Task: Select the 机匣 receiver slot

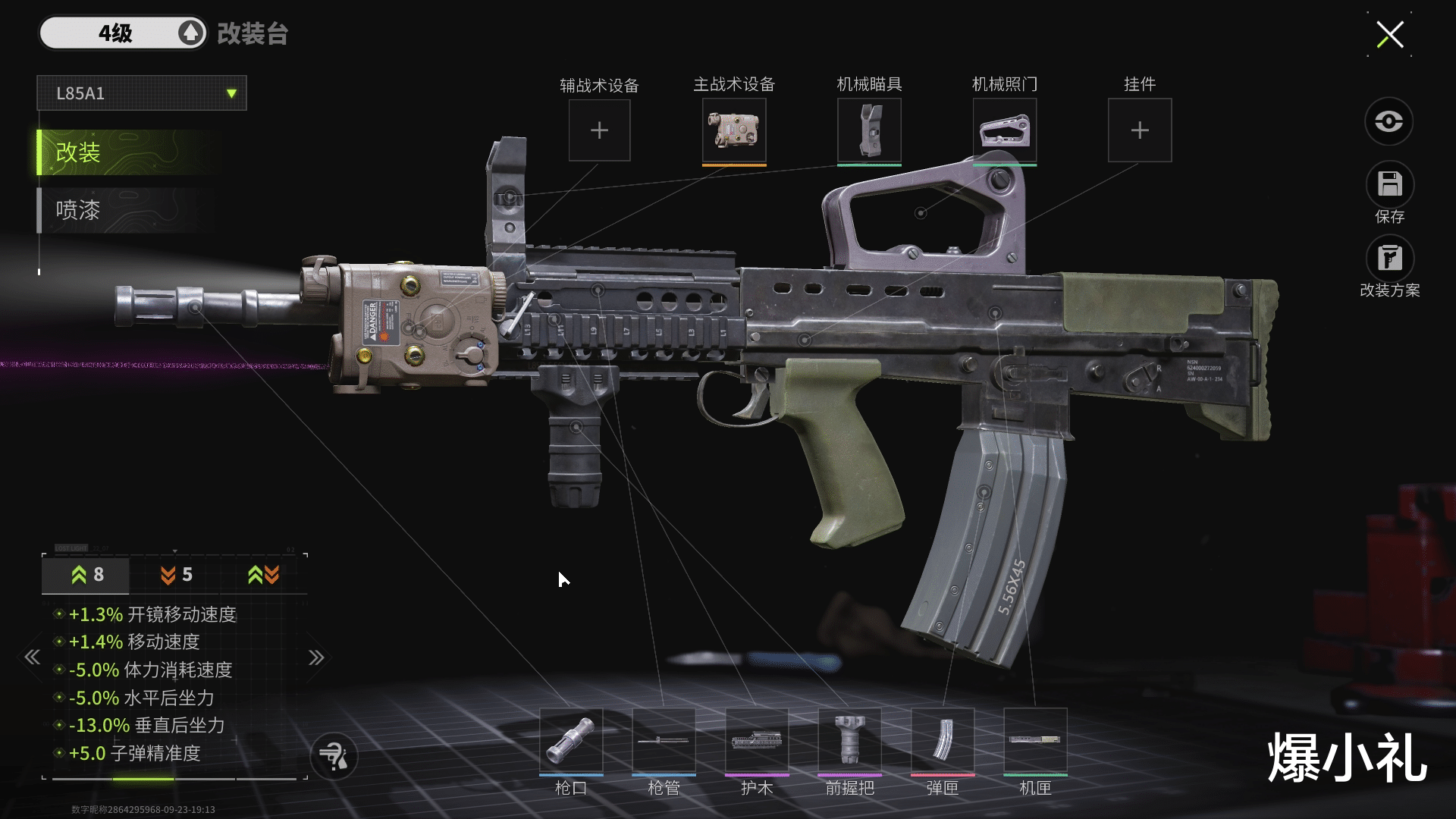Action: [x=1035, y=741]
